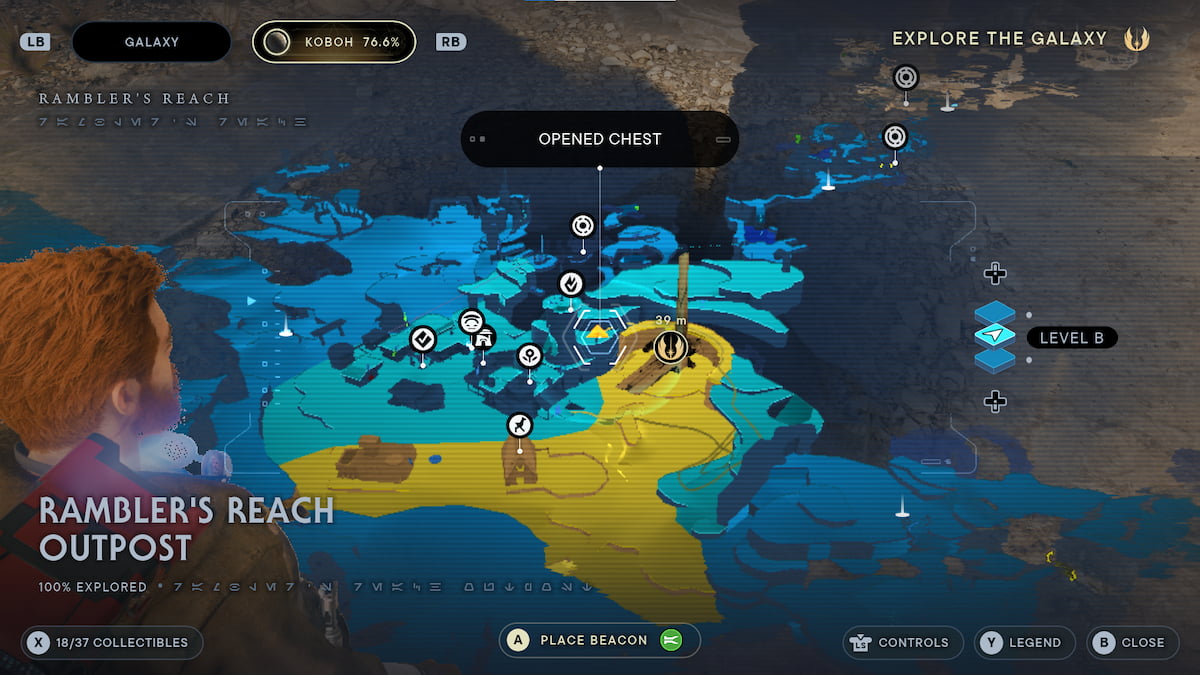The image size is (1200, 675).
Task: Select the Jedi meditation point marker
Action: pos(670,347)
